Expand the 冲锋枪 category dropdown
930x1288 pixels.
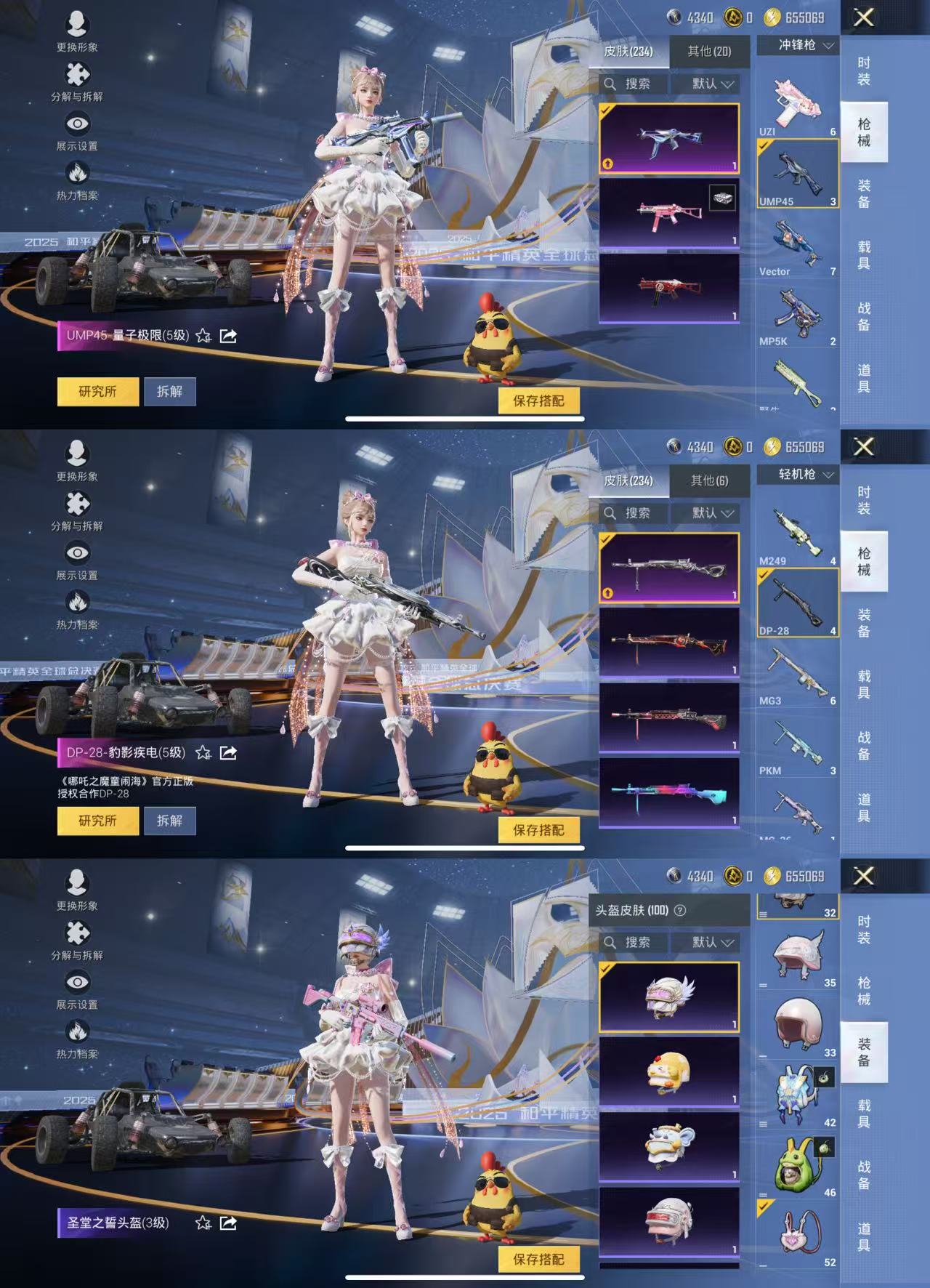[797, 45]
